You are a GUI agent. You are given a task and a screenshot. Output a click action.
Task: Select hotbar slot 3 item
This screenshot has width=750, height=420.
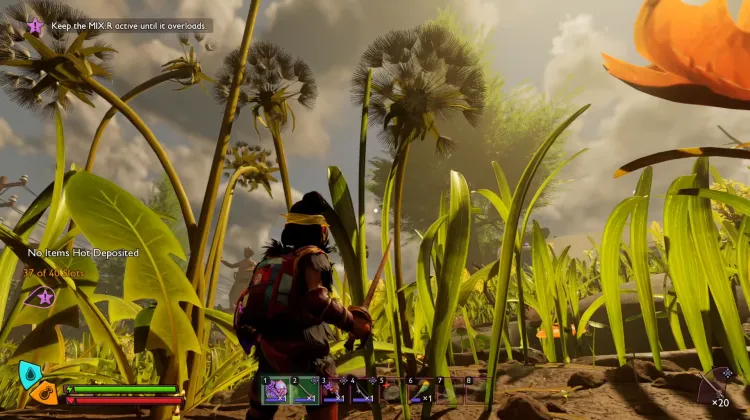(x=334, y=391)
